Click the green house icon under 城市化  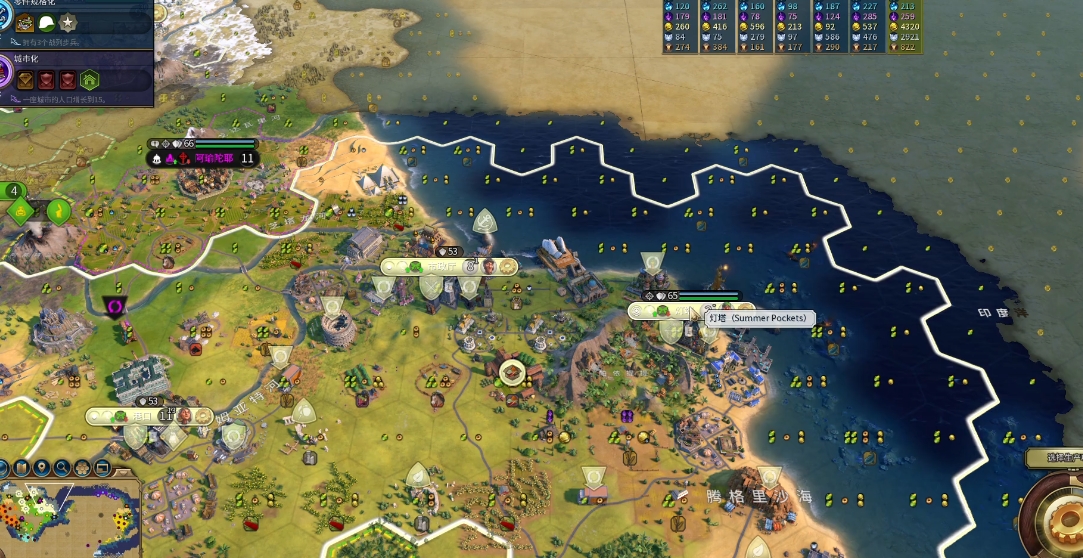(x=89, y=80)
